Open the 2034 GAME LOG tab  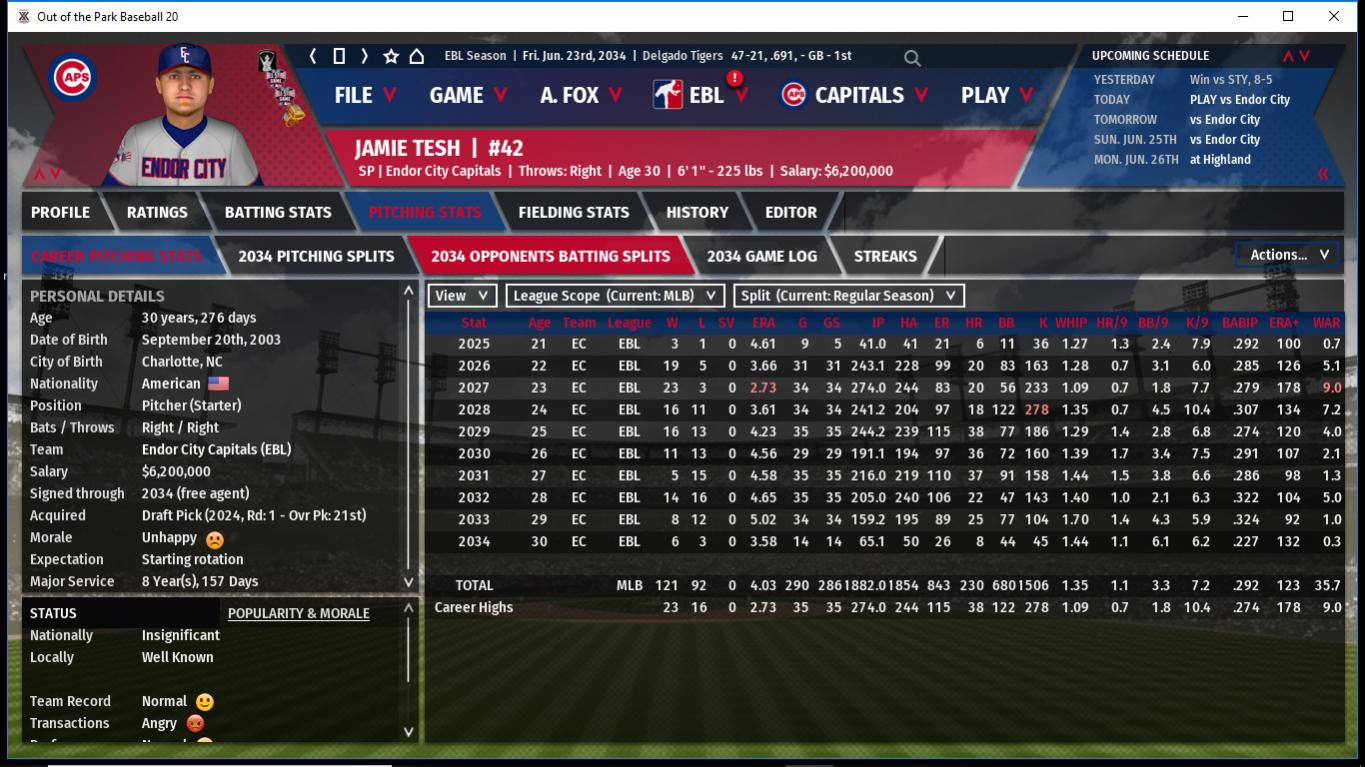761,256
